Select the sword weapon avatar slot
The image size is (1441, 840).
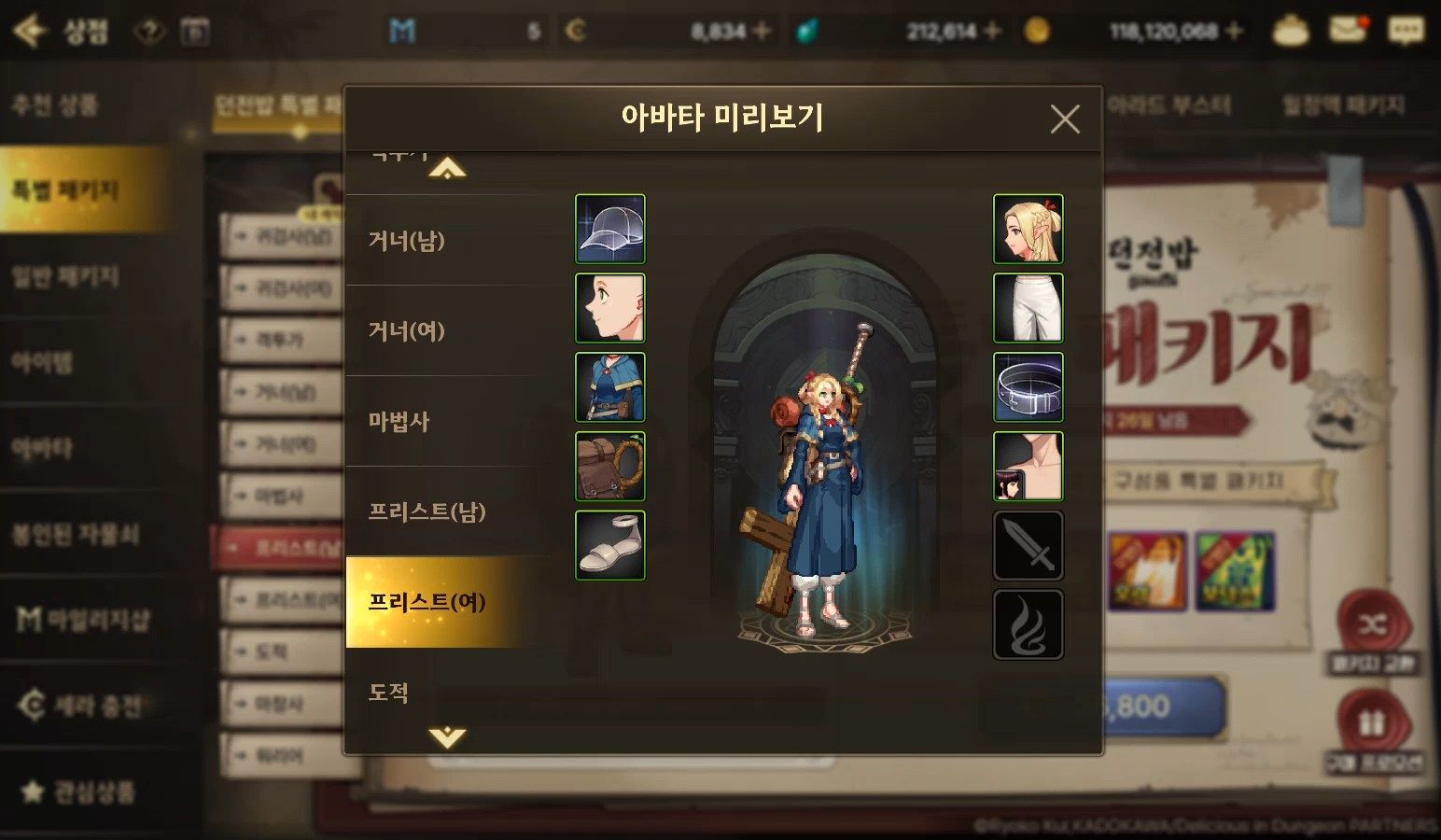click(1028, 545)
